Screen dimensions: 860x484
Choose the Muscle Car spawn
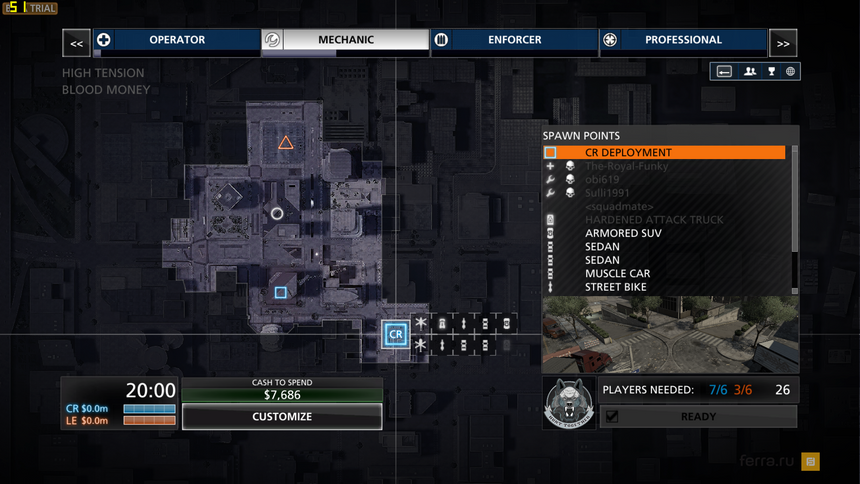click(x=618, y=273)
